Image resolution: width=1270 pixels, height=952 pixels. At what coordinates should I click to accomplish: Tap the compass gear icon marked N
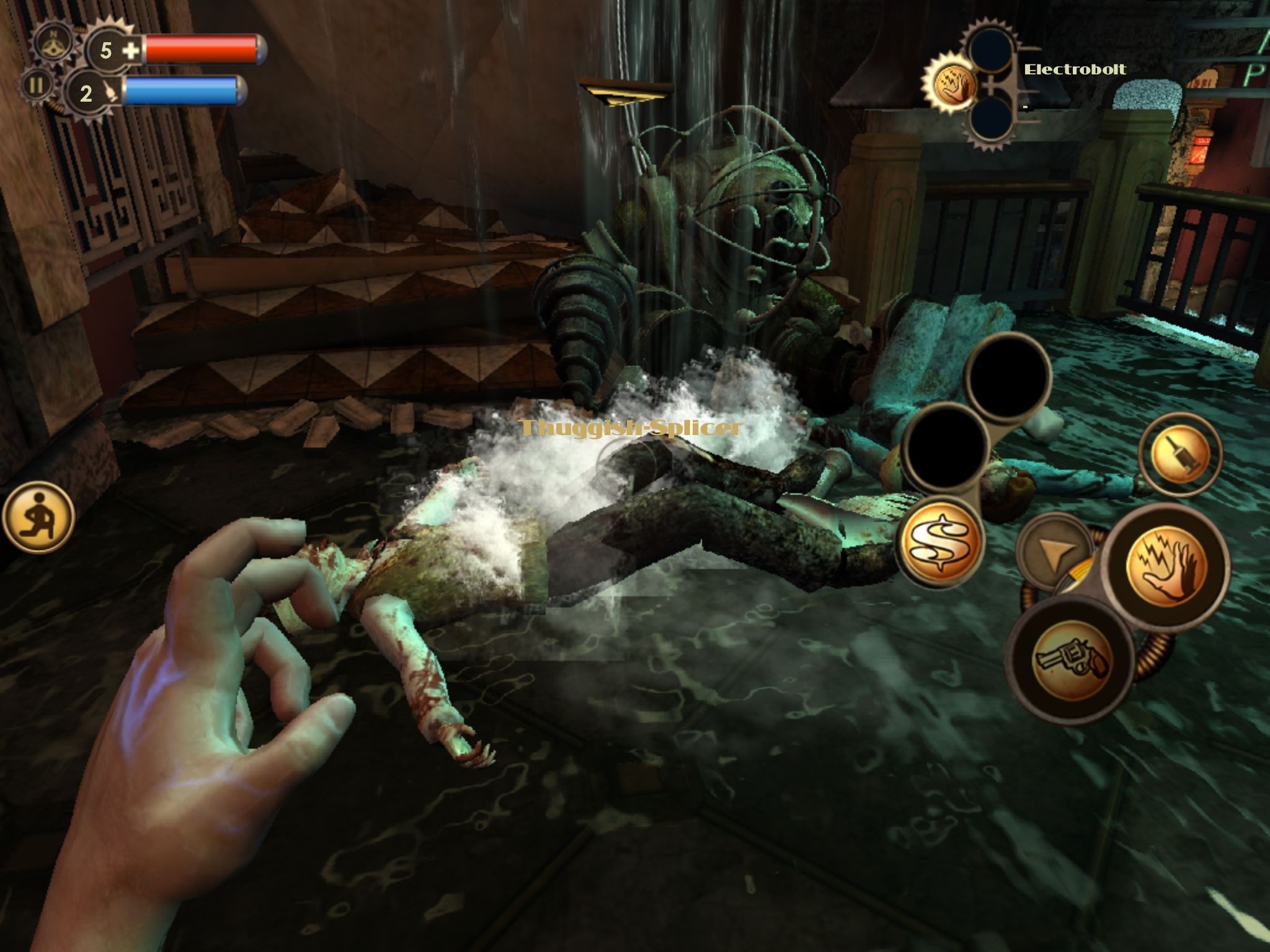(53, 43)
